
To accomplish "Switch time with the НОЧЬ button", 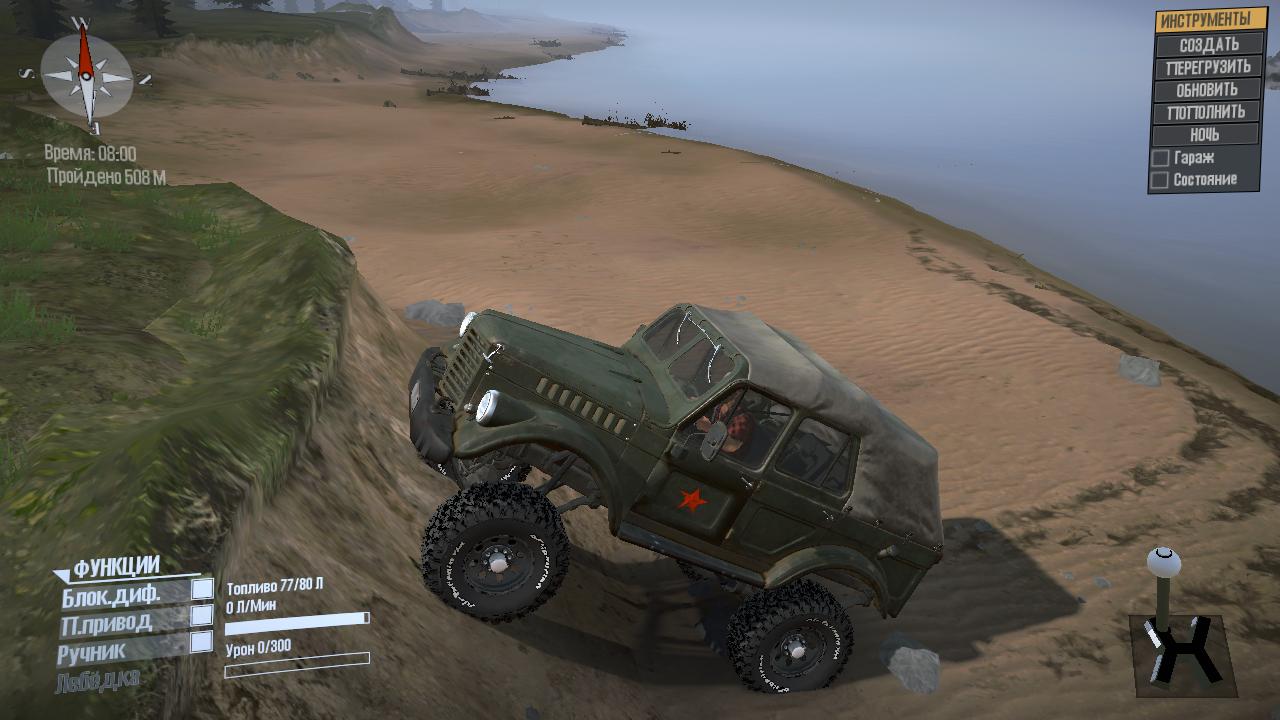I will (1208, 134).
